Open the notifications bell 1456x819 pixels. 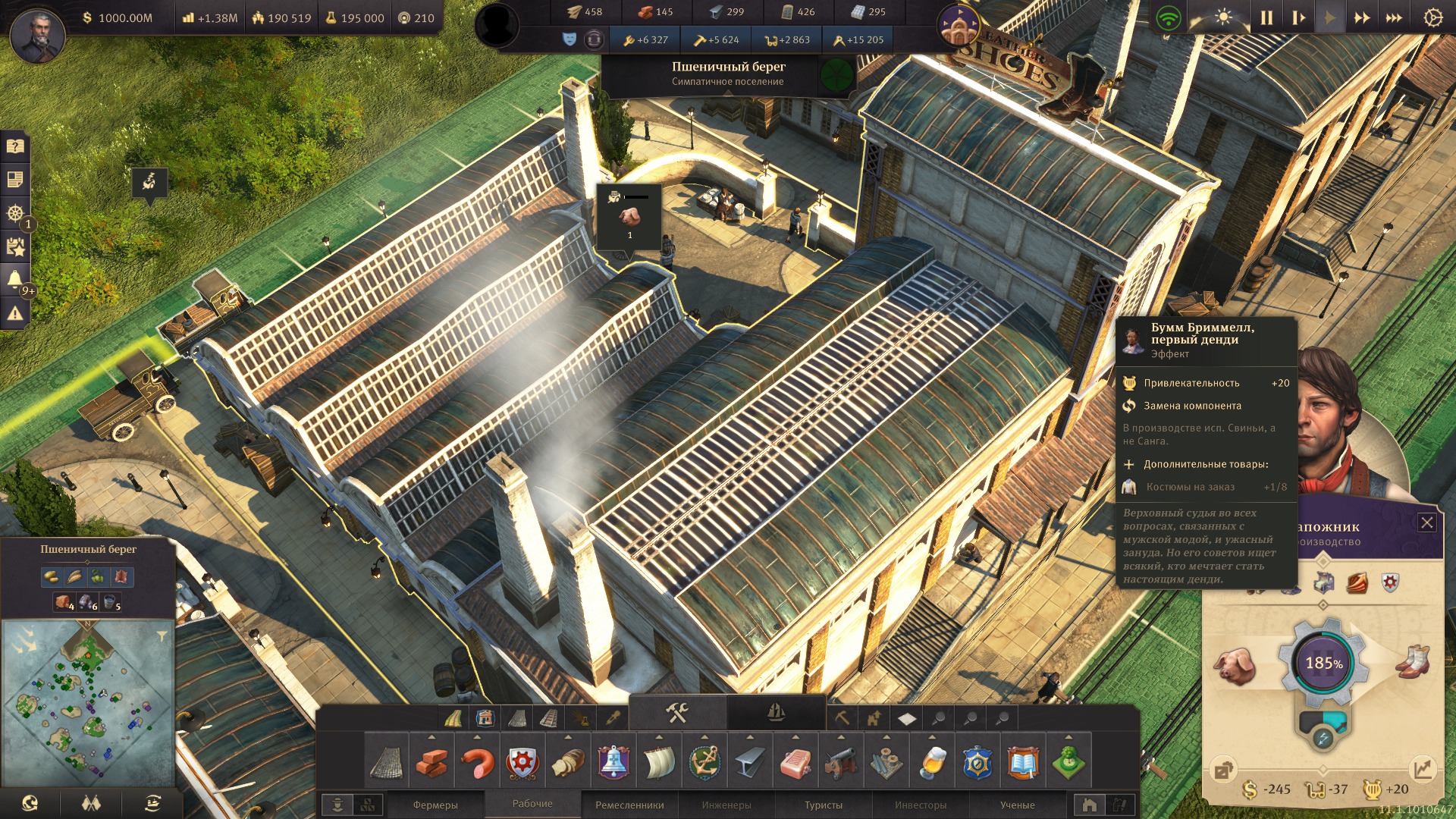(x=15, y=279)
